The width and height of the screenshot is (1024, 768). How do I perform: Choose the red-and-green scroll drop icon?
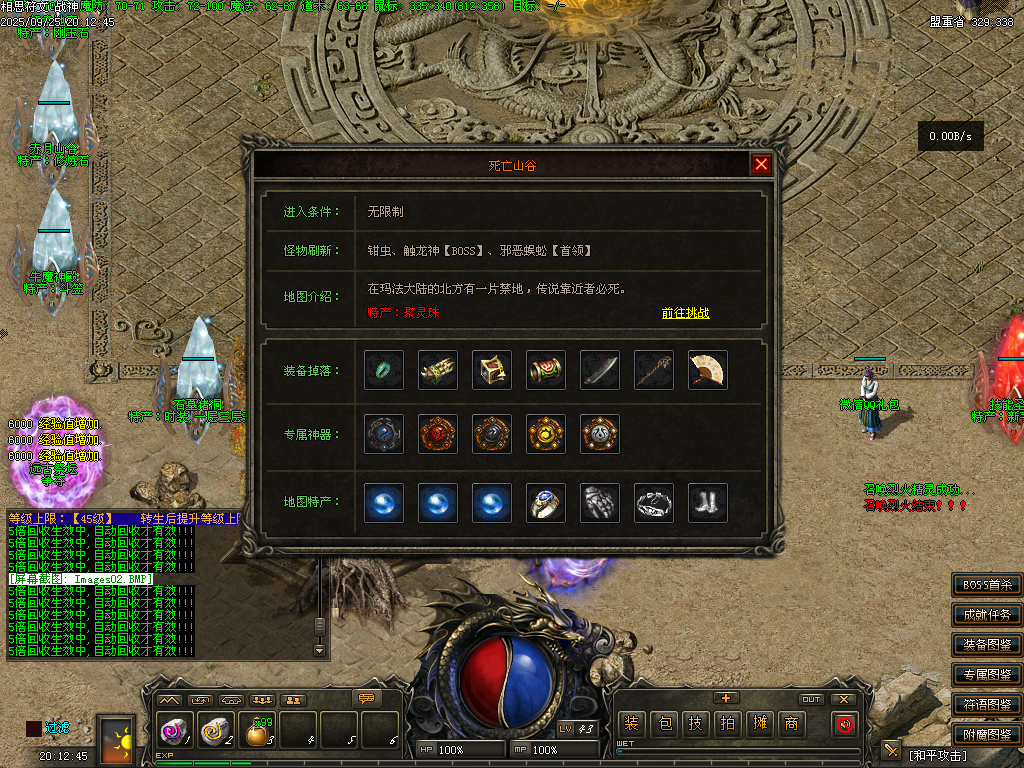tap(546, 370)
